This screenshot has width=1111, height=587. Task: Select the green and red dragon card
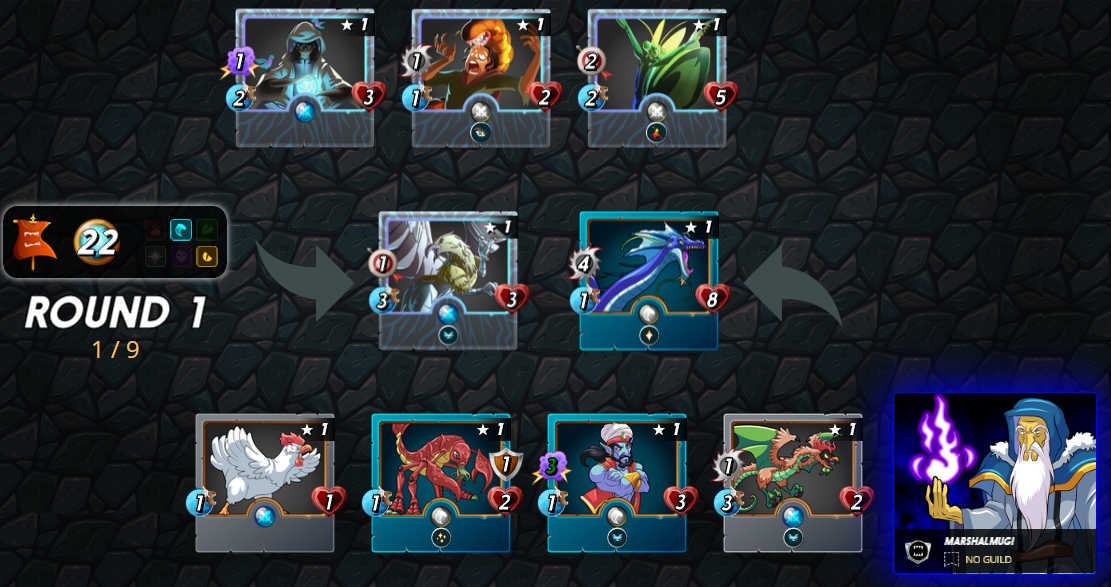coord(793,474)
